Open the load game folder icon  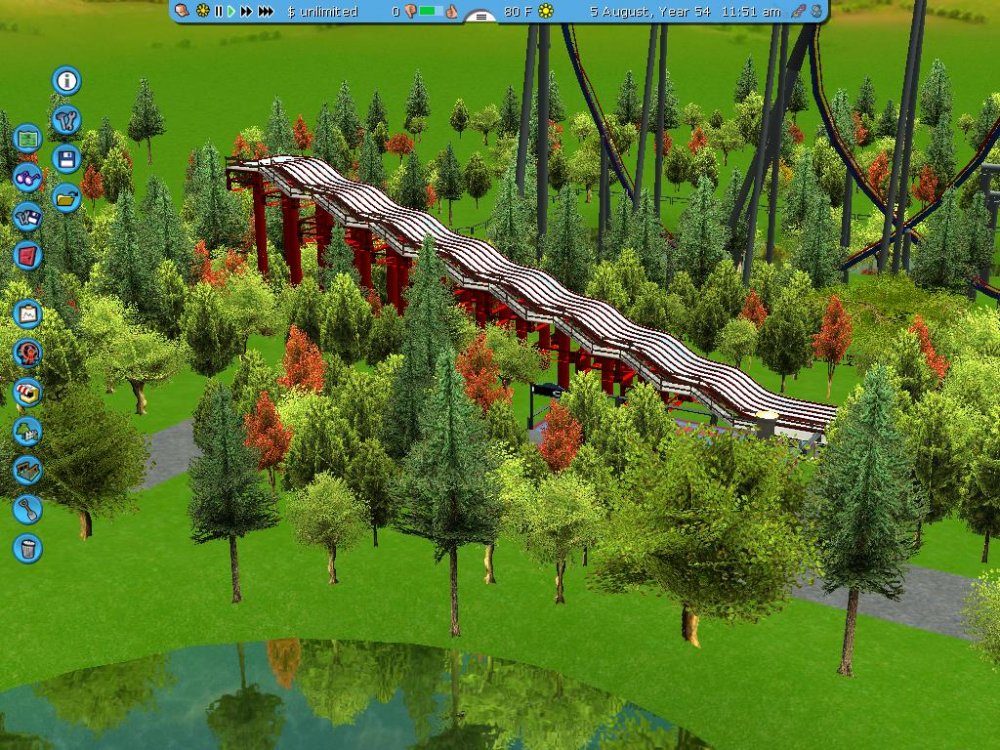tap(67, 197)
